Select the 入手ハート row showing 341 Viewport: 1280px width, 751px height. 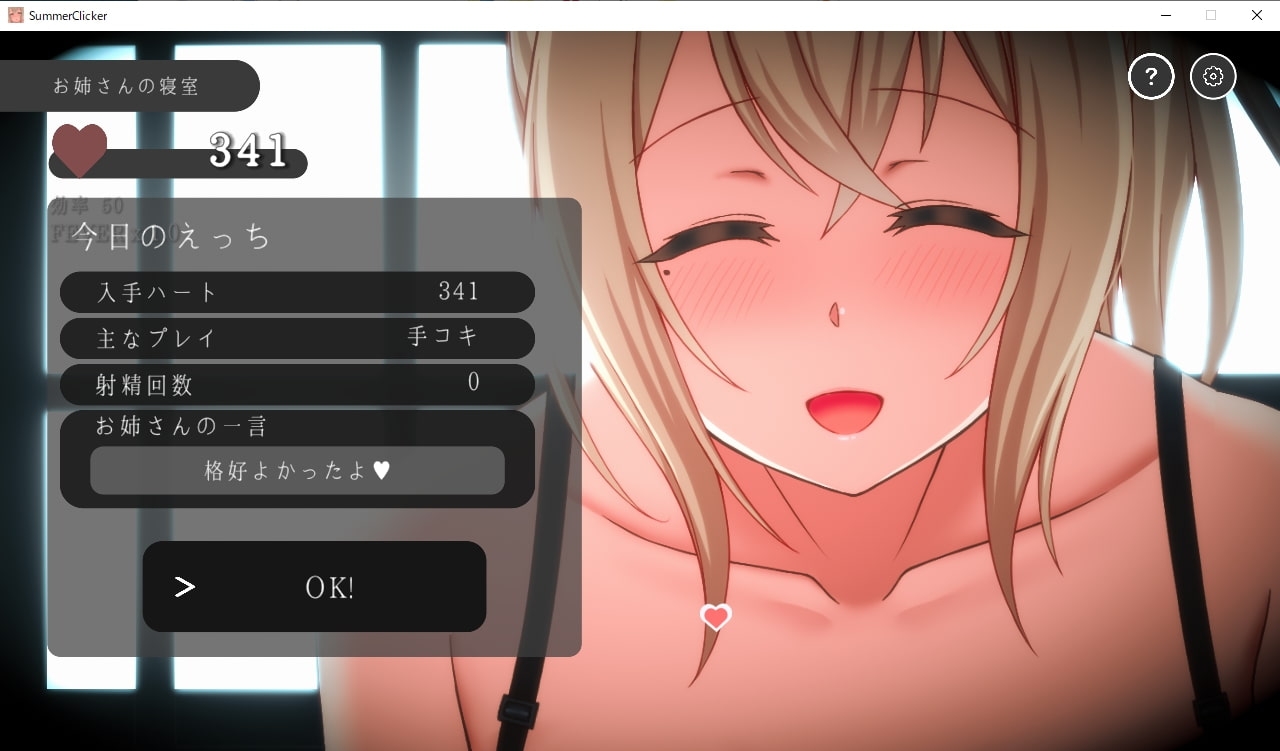(x=297, y=292)
